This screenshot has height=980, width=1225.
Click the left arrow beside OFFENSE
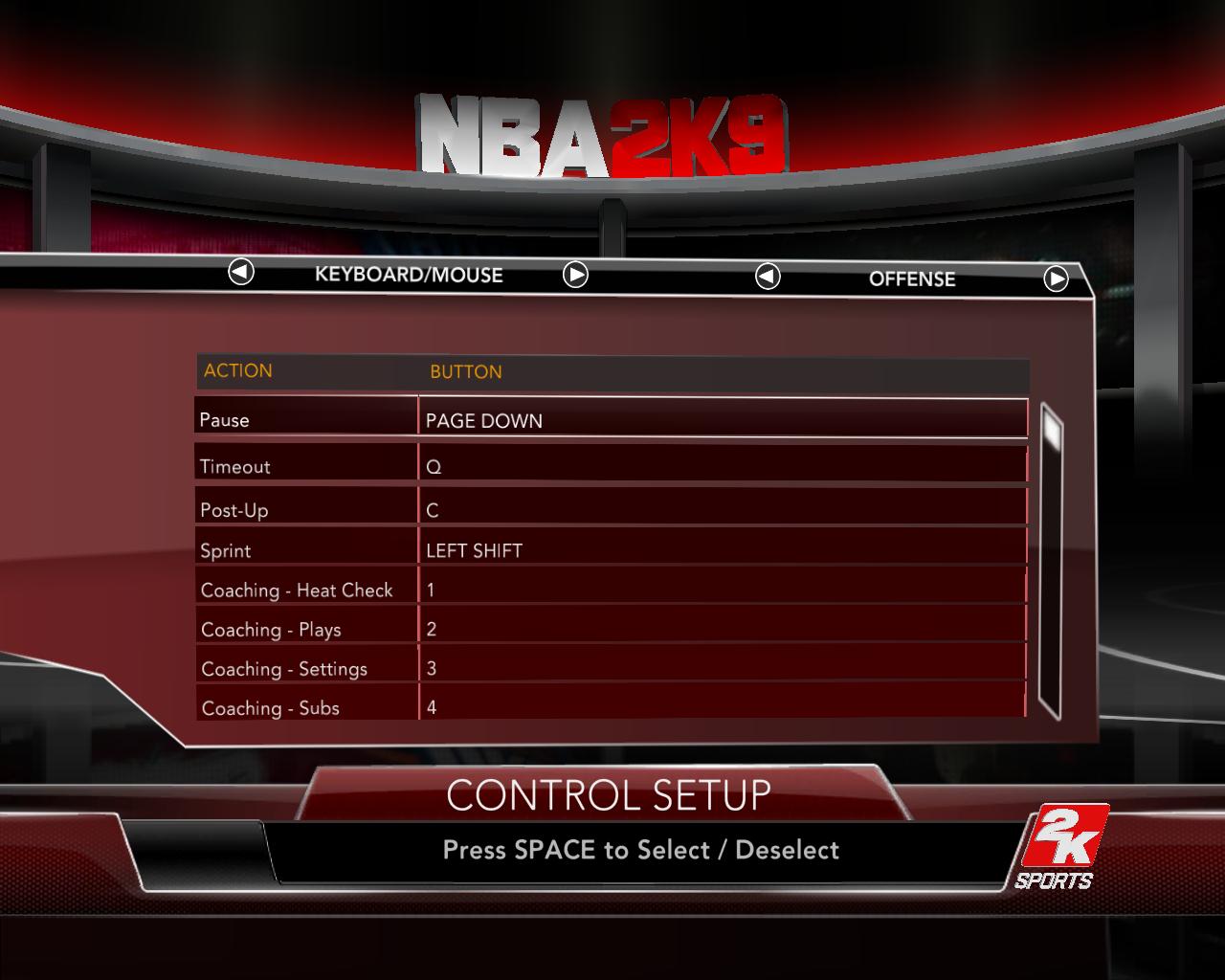click(x=766, y=278)
